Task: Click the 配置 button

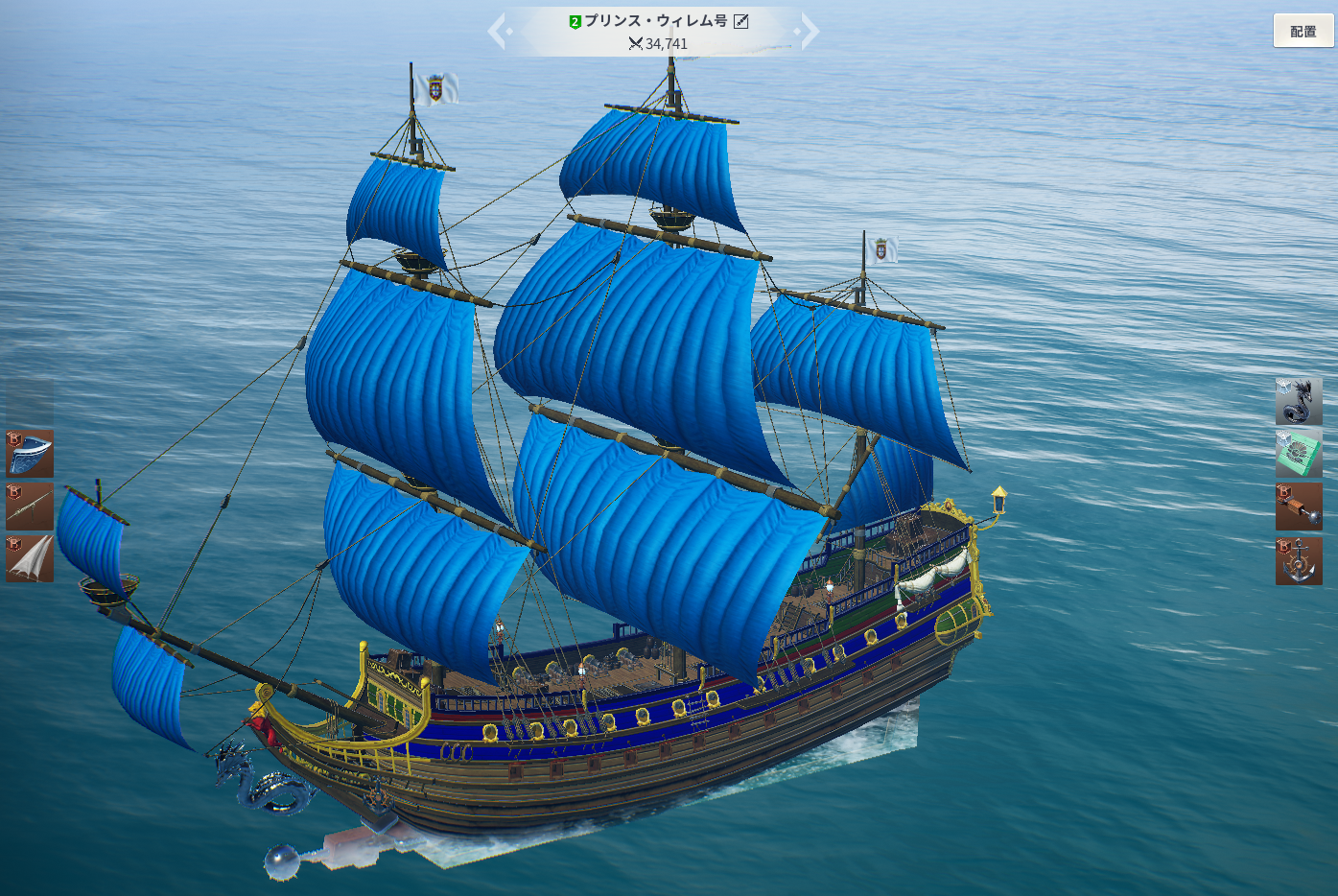Action: pyautogui.click(x=1303, y=31)
